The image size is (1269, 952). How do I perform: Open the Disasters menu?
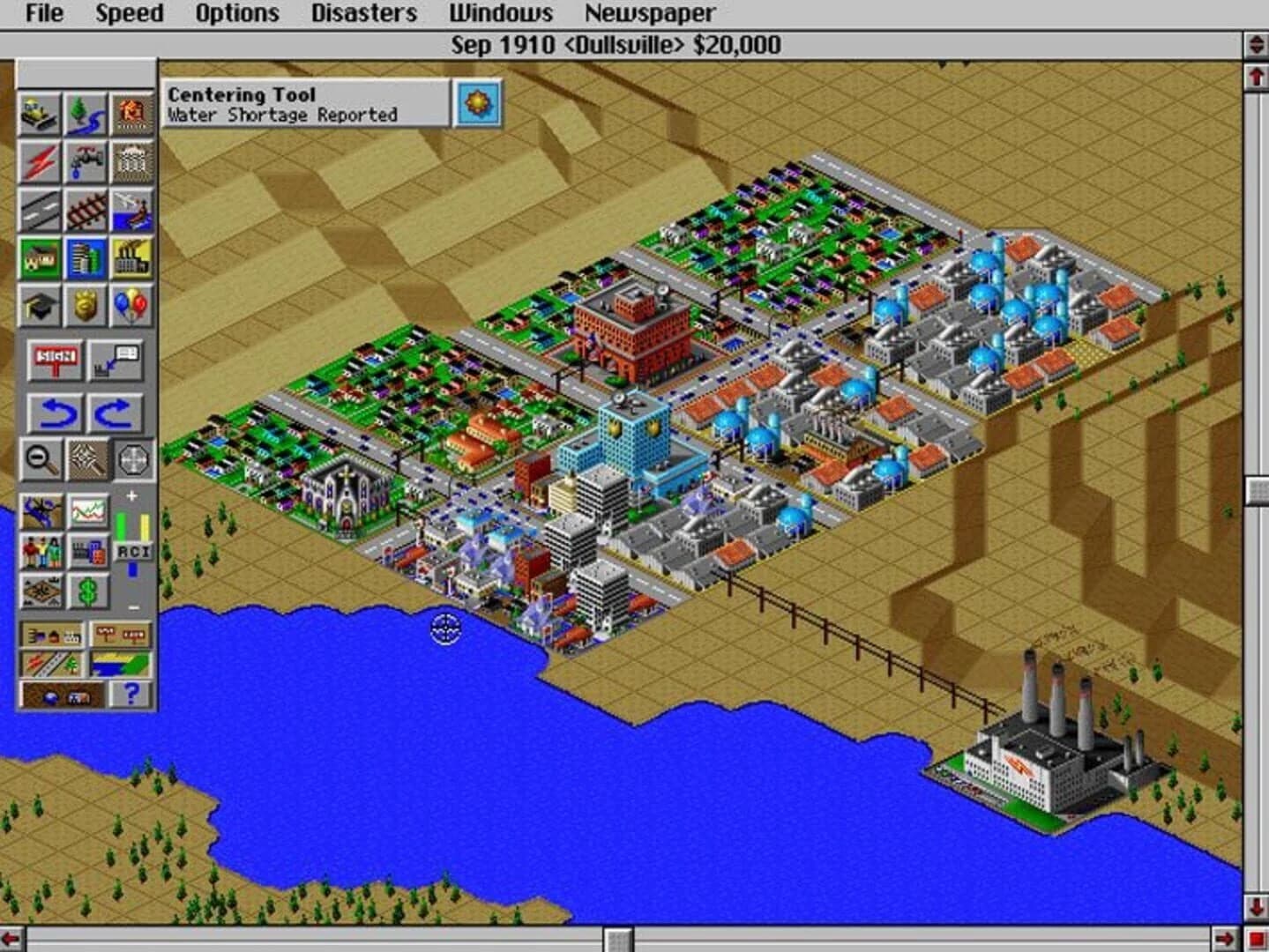362,13
